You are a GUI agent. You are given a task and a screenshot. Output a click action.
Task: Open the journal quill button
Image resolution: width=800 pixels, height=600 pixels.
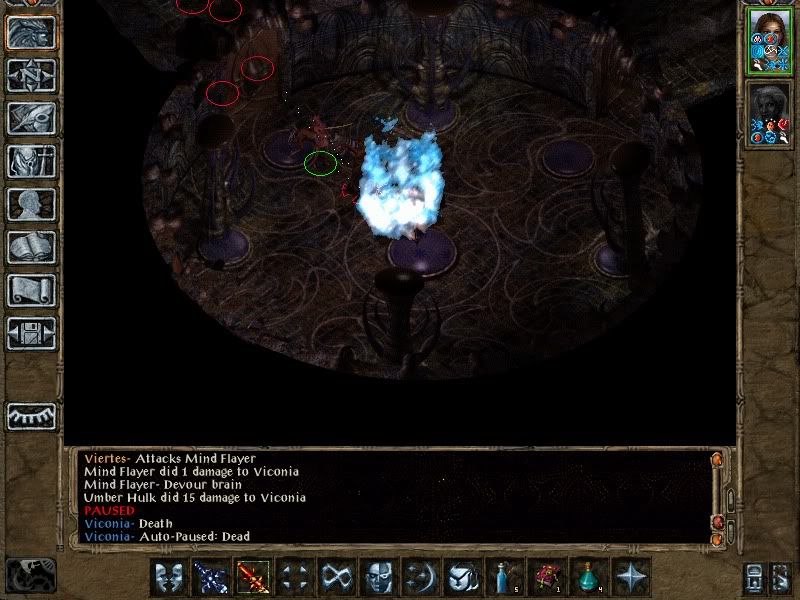pyautogui.click(x=32, y=118)
